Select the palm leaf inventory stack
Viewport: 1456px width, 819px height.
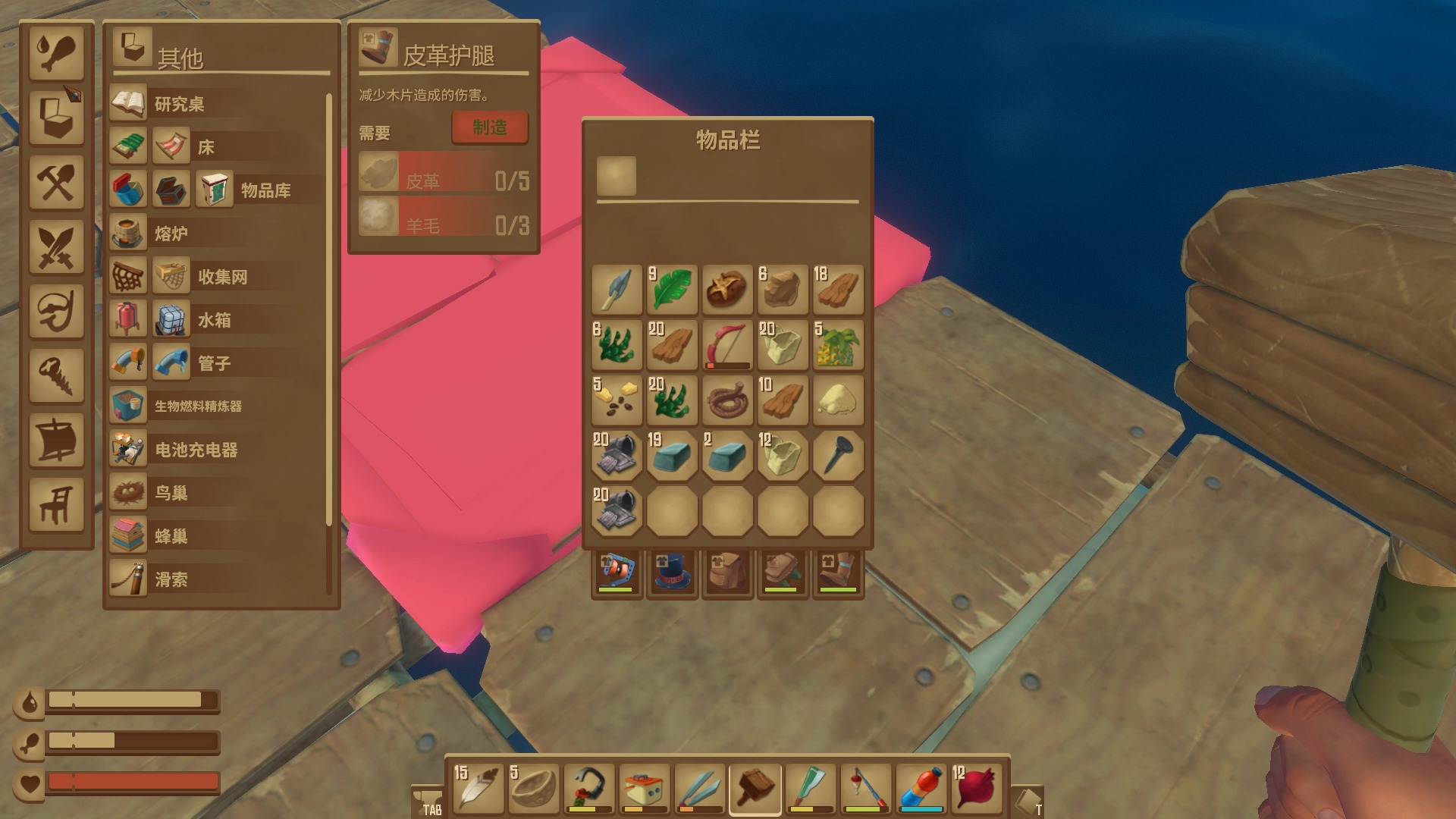672,290
